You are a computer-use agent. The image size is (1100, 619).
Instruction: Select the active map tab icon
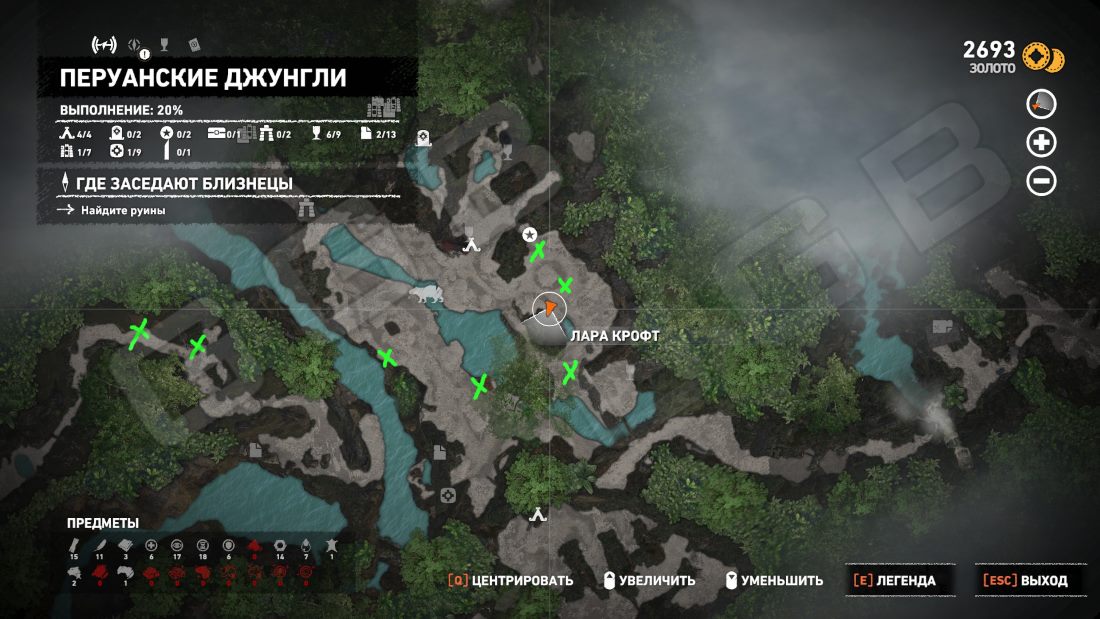coord(104,44)
